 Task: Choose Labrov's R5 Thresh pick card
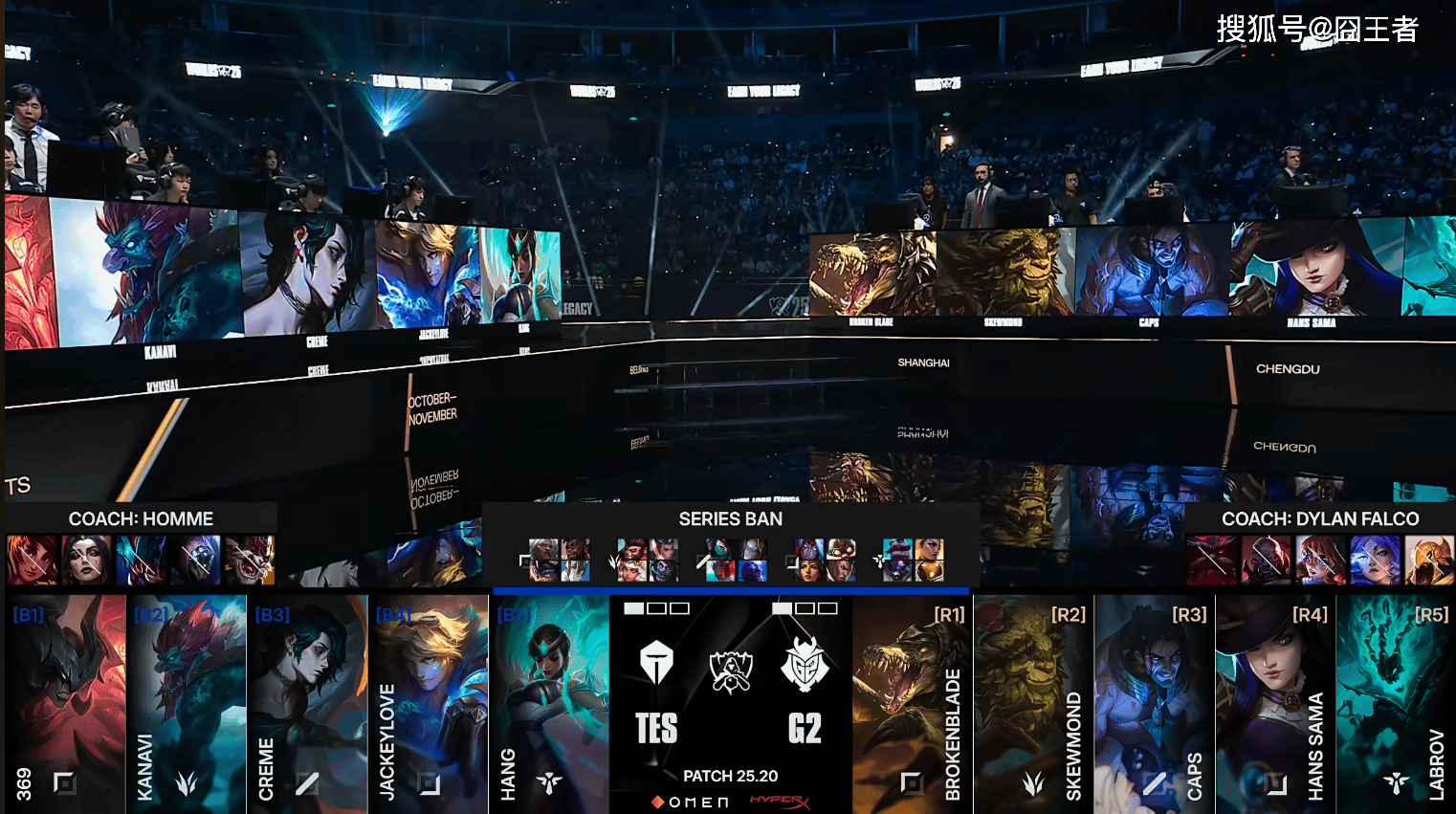coord(1396,703)
